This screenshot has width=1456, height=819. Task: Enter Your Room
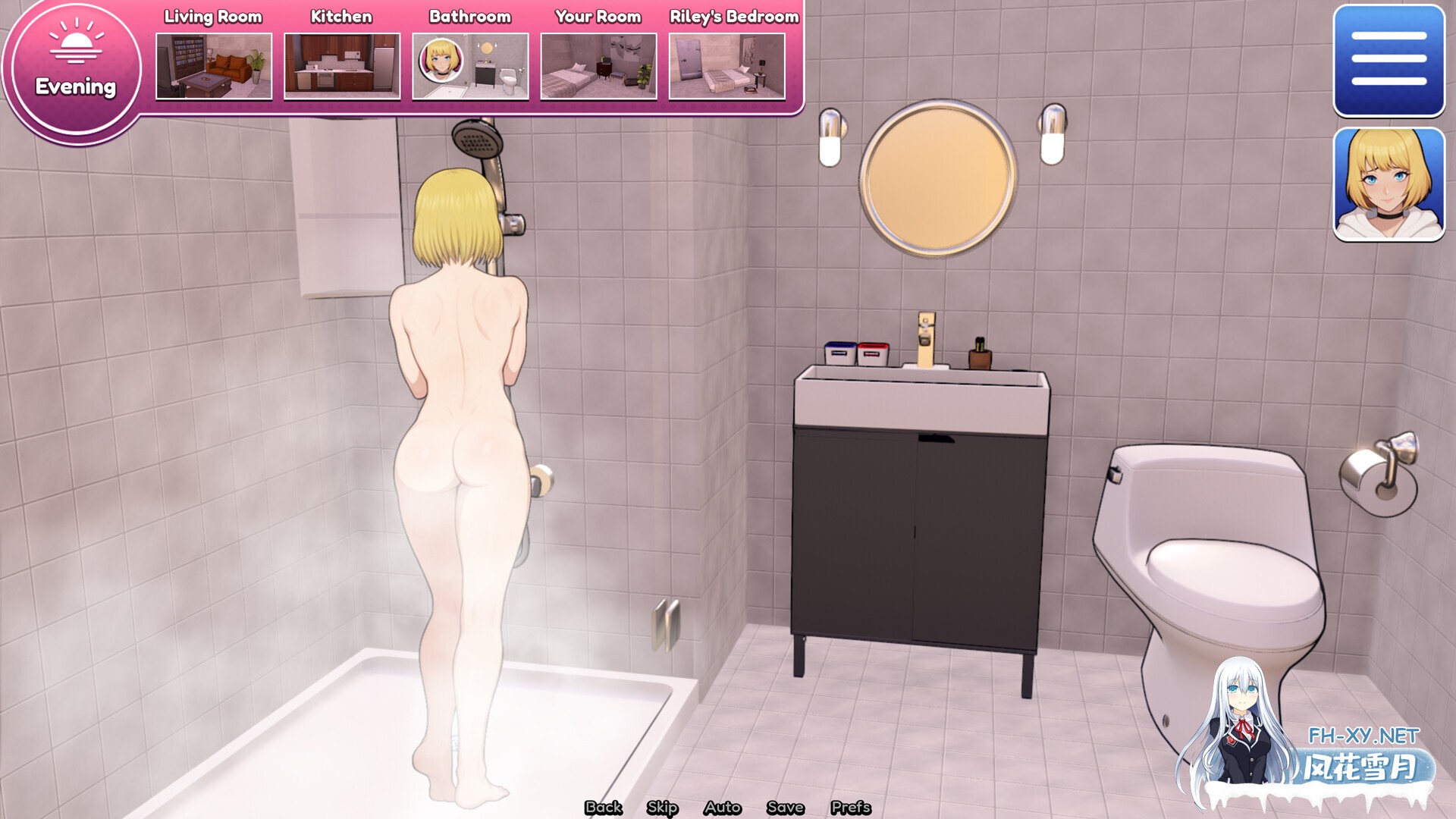click(598, 67)
